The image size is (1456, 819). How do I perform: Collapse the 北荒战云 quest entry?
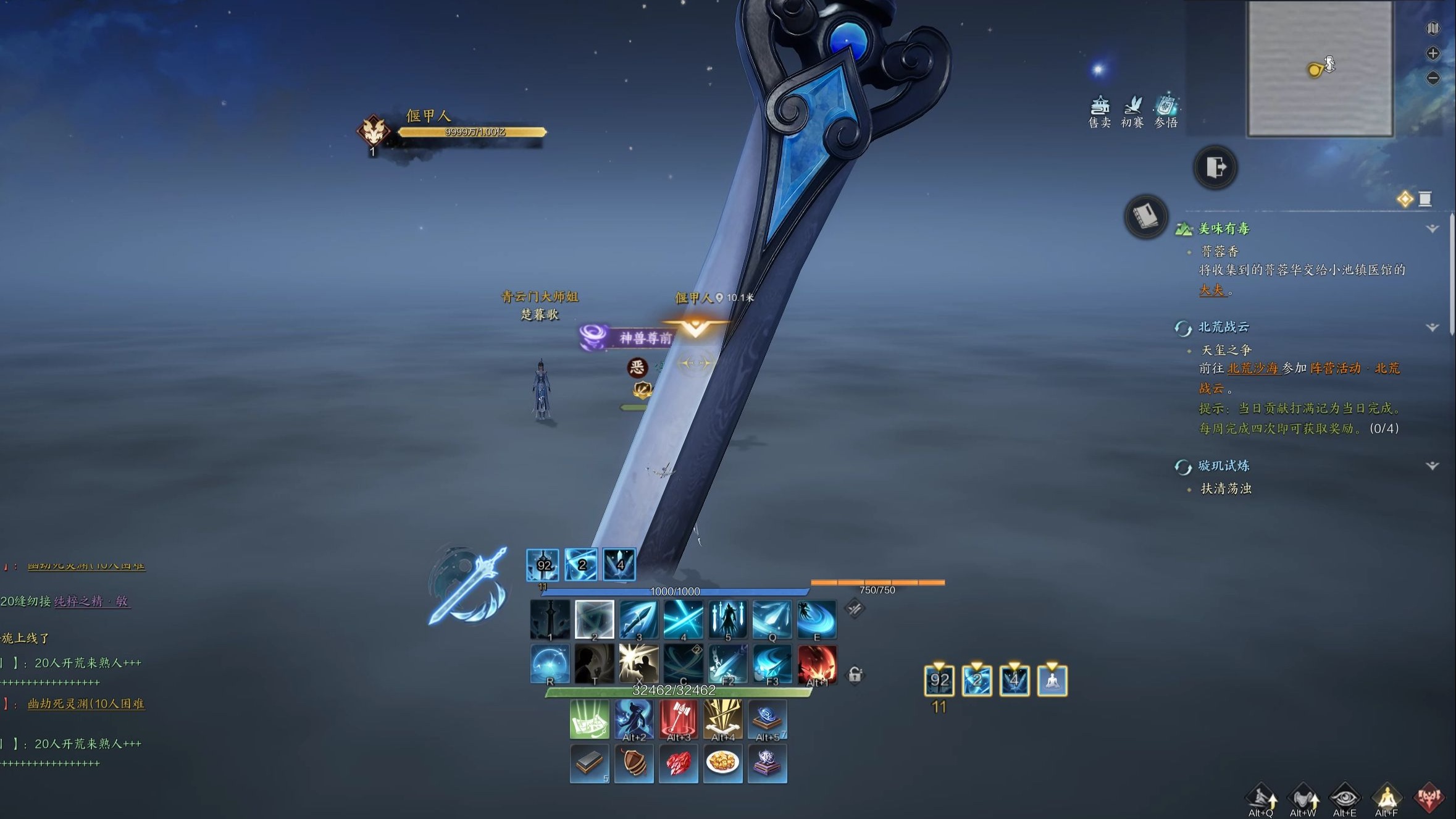point(1433,327)
